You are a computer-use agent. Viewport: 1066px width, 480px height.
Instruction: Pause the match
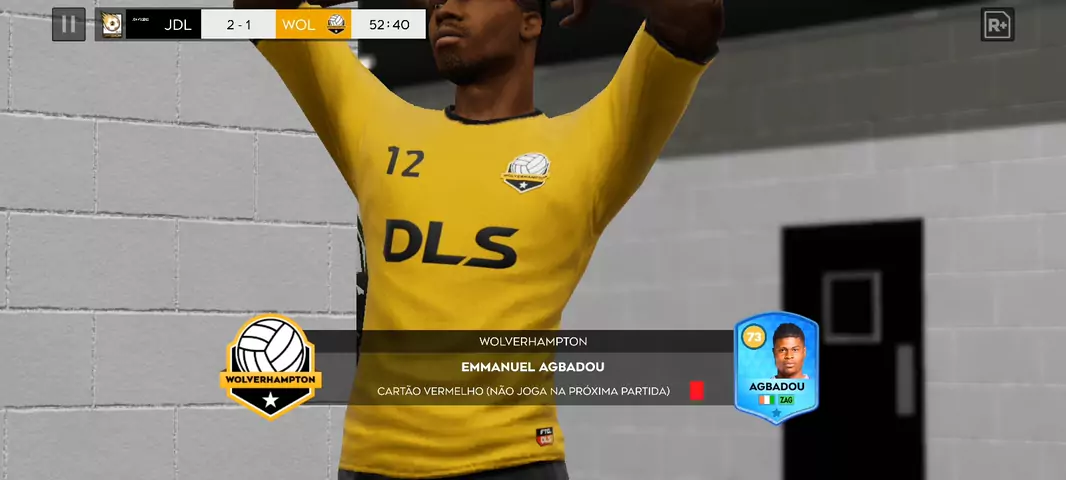(68, 24)
